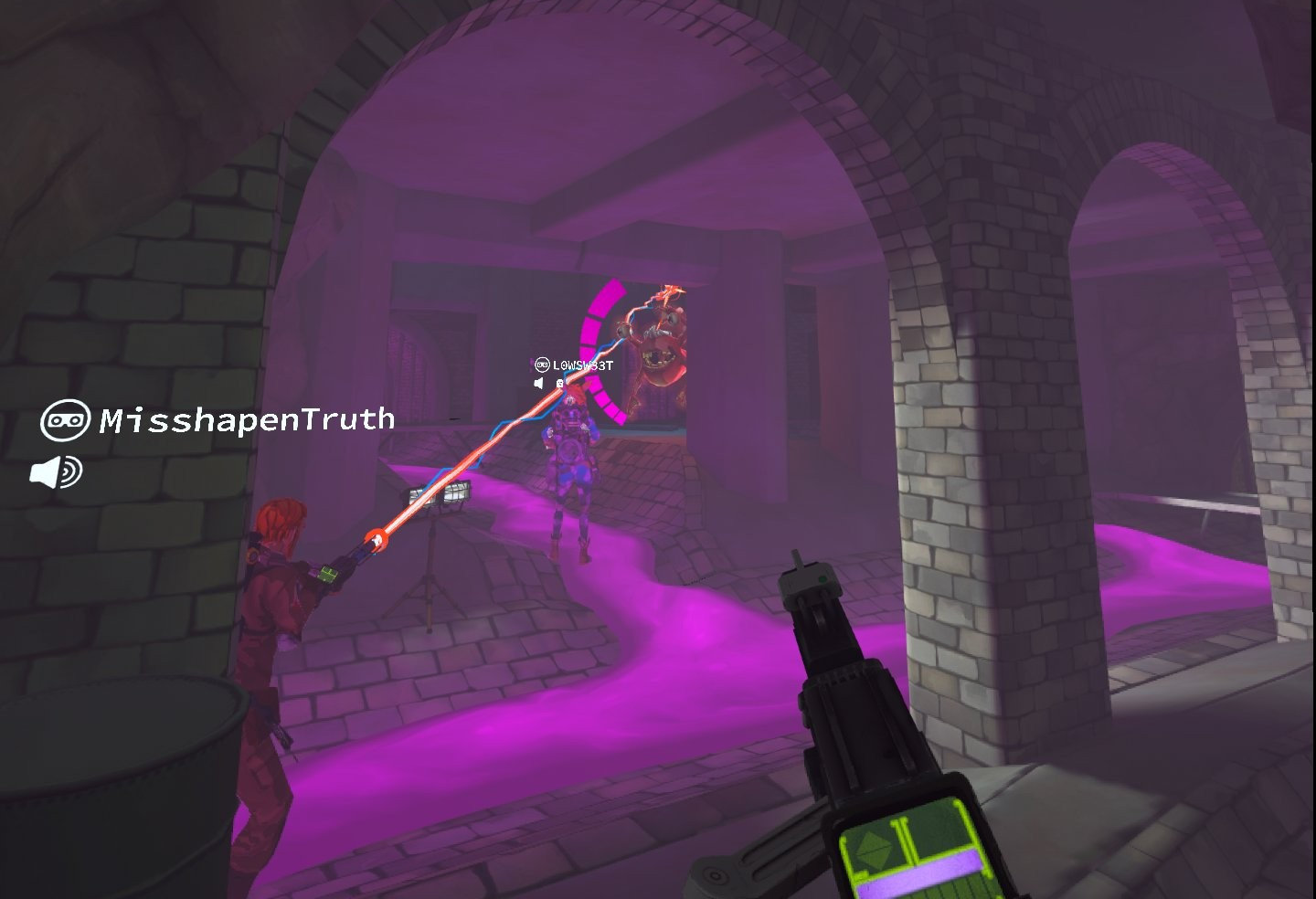This screenshot has width=1316, height=899.
Task: Select the MisshapenTruth name label
Action: pos(245,421)
